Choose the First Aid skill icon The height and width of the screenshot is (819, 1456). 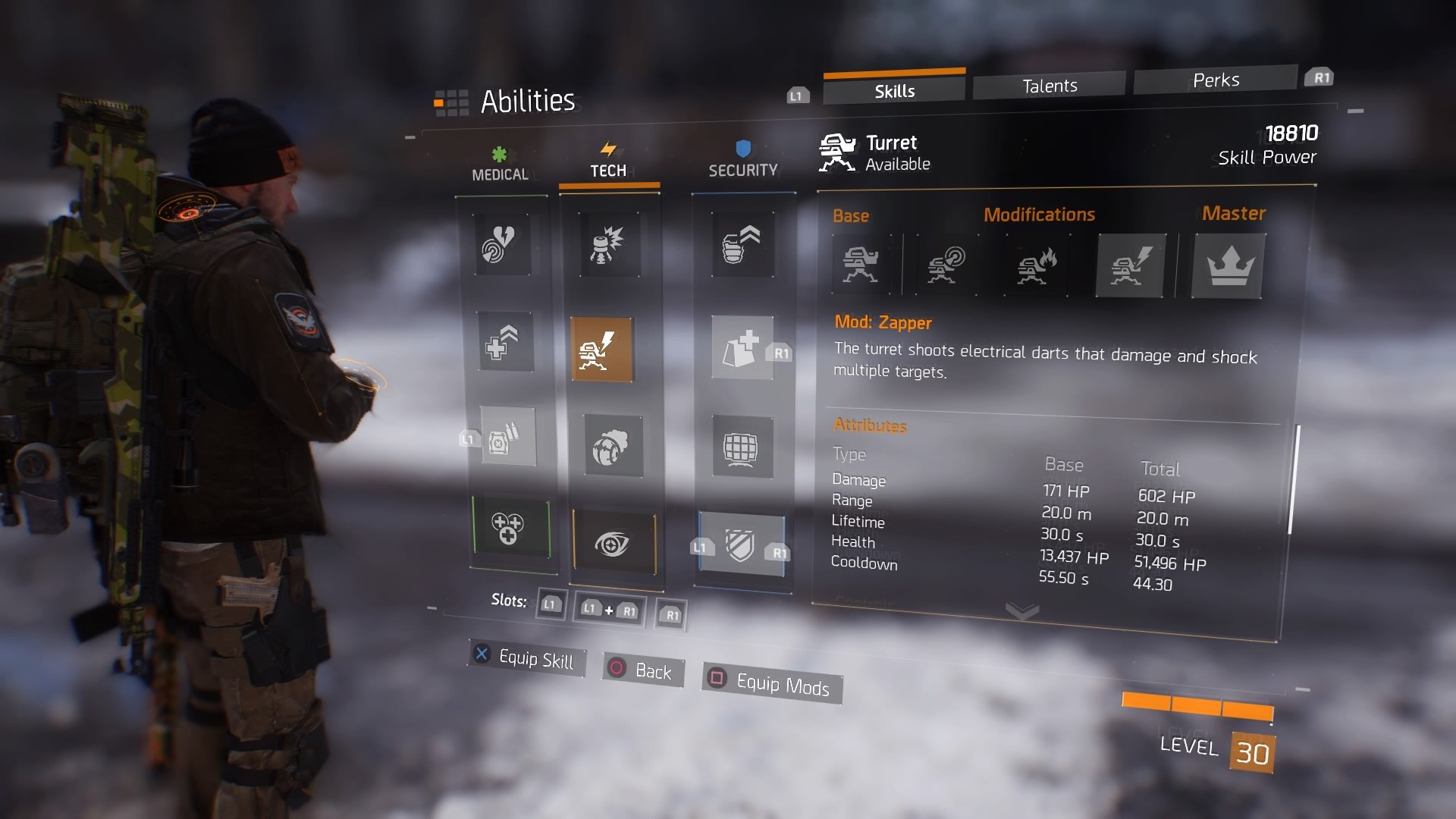(506, 342)
